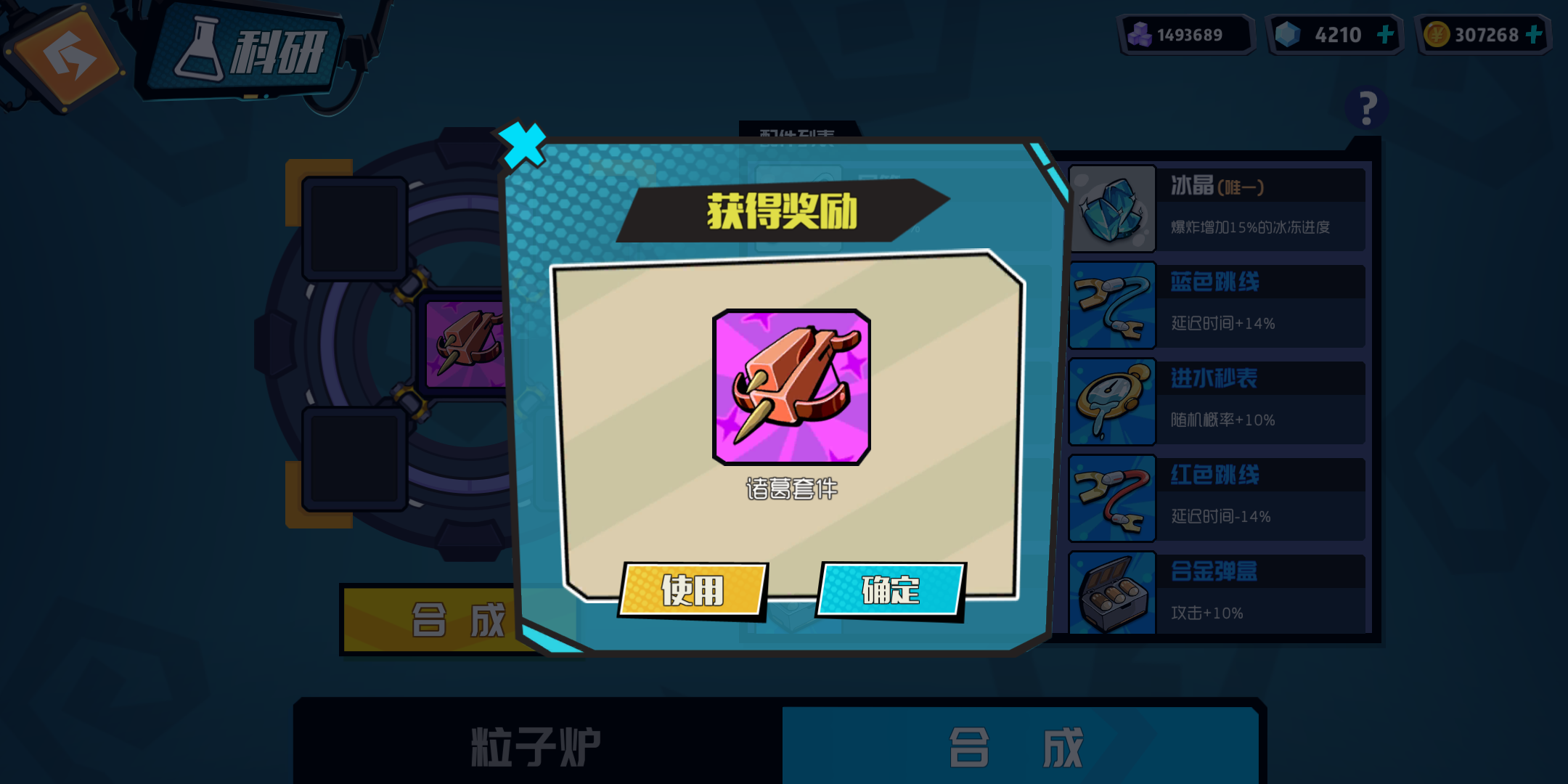
Task: Select the 冰晶 ice crystal item icon
Action: pos(1111,208)
